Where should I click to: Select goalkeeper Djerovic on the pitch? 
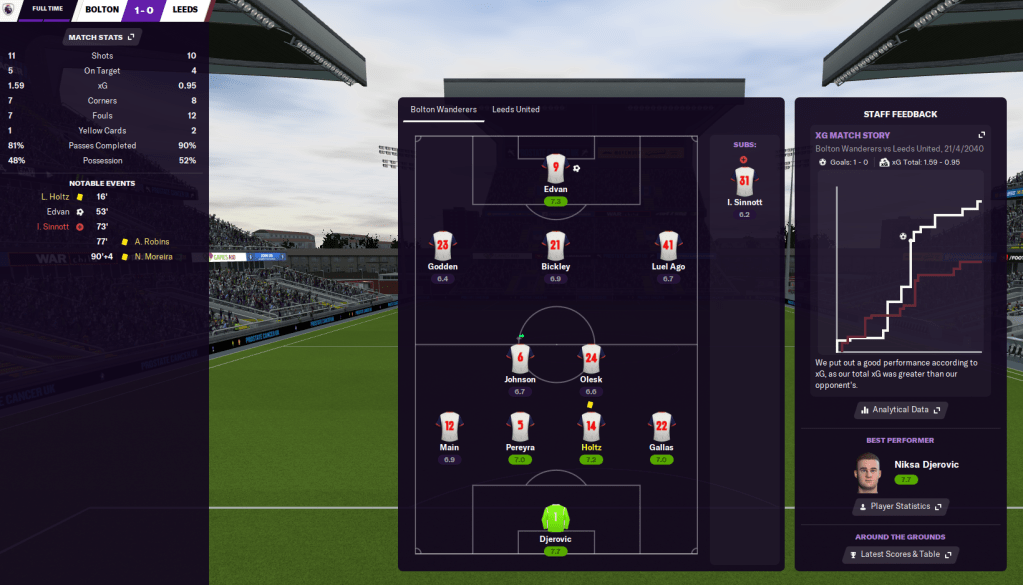tap(556, 517)
